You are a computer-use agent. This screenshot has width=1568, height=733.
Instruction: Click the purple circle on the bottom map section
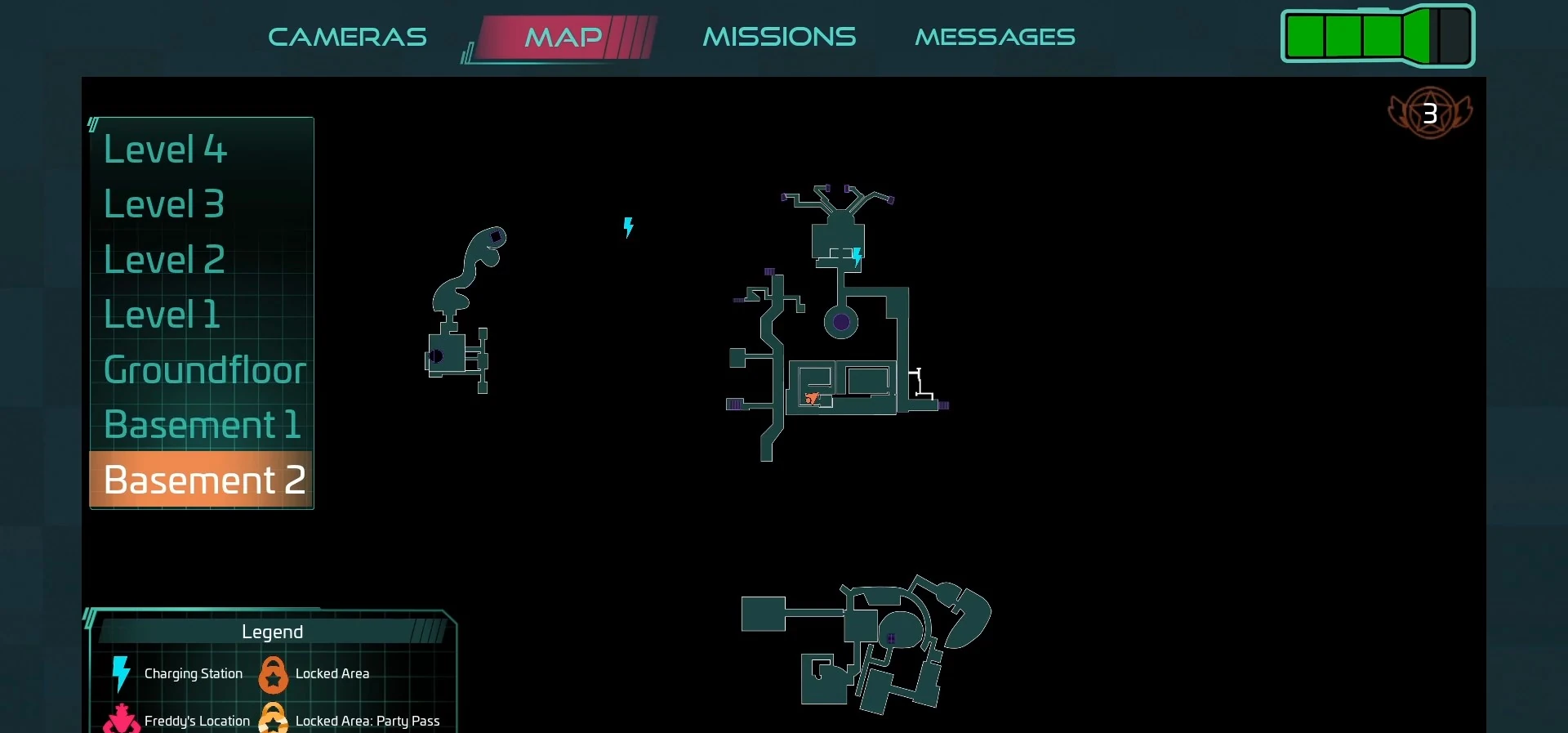pos(891,638)
